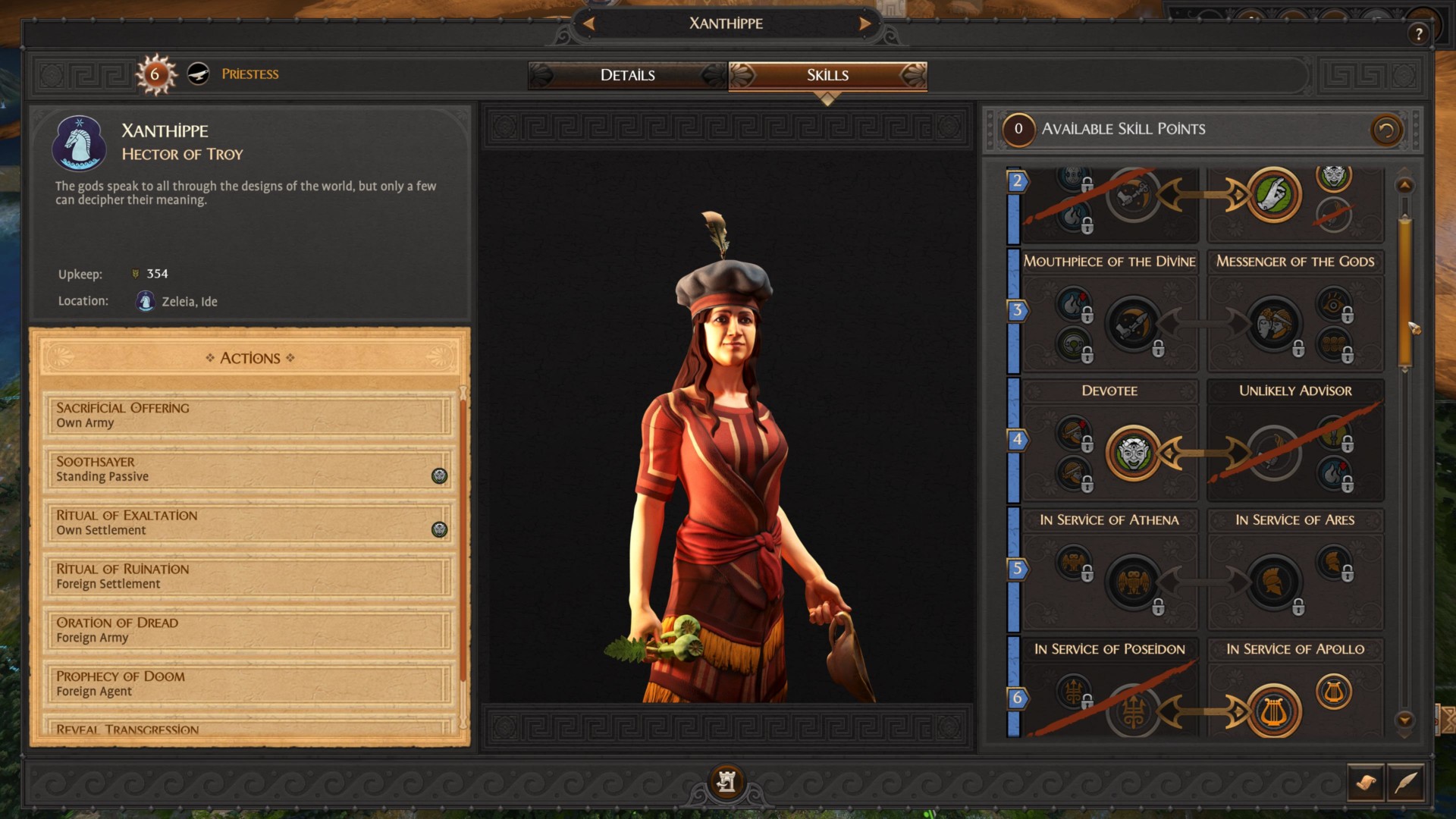
Task: Go to the previous character arrow
Action: point(588,24)
